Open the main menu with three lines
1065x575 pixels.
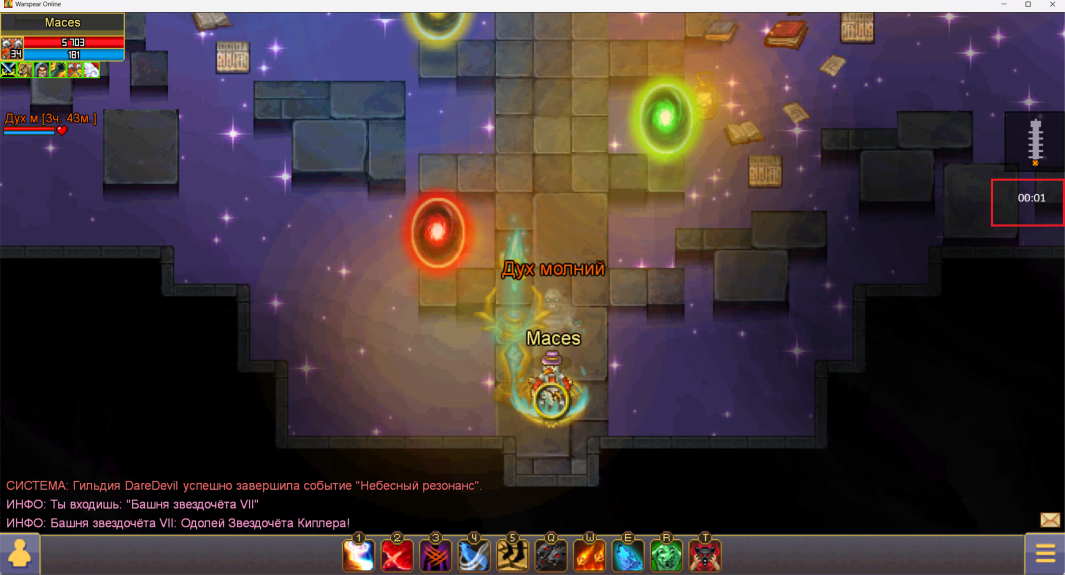coord(1045,554)
